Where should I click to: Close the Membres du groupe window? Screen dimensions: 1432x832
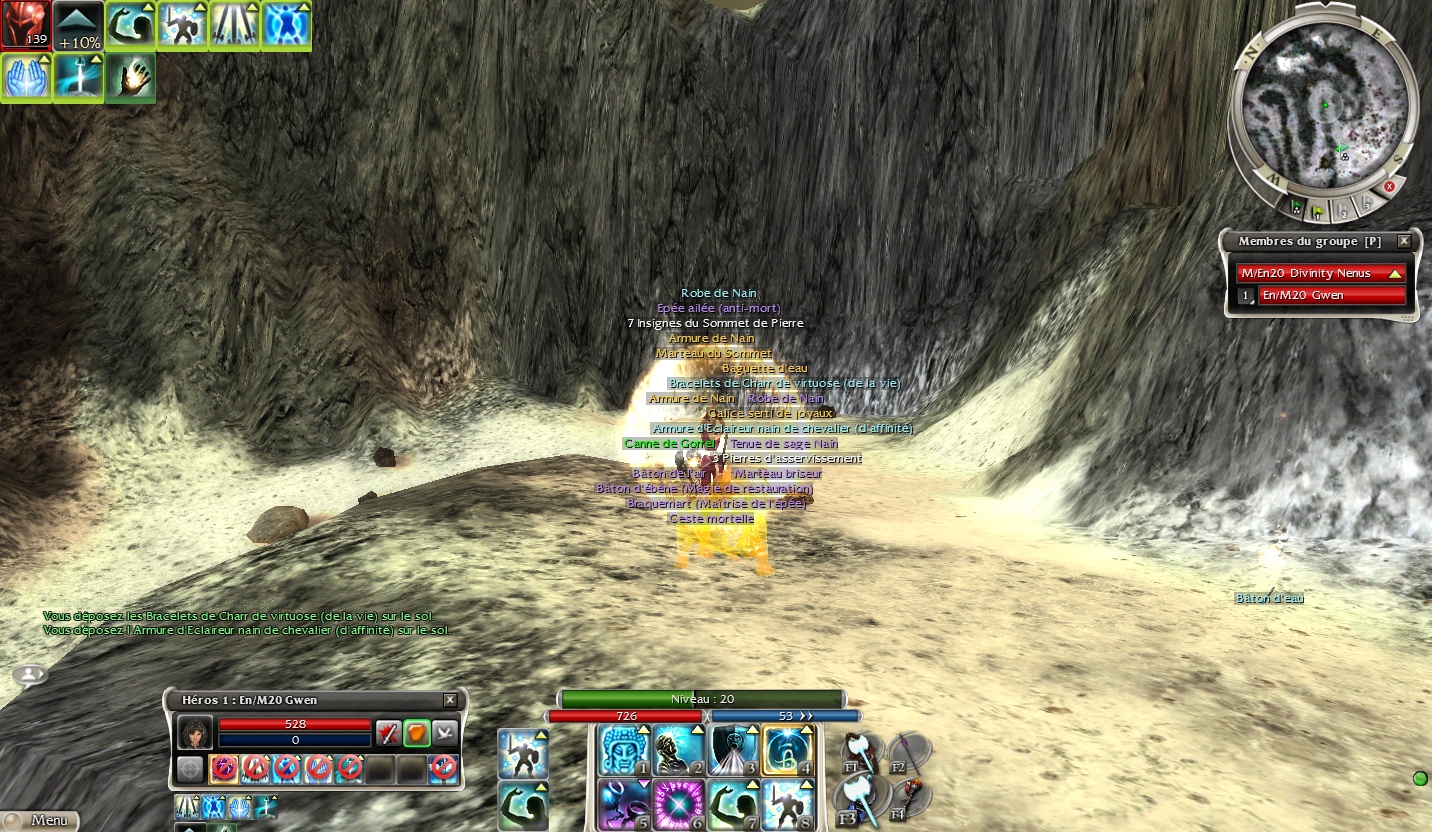click(1404, 241)
